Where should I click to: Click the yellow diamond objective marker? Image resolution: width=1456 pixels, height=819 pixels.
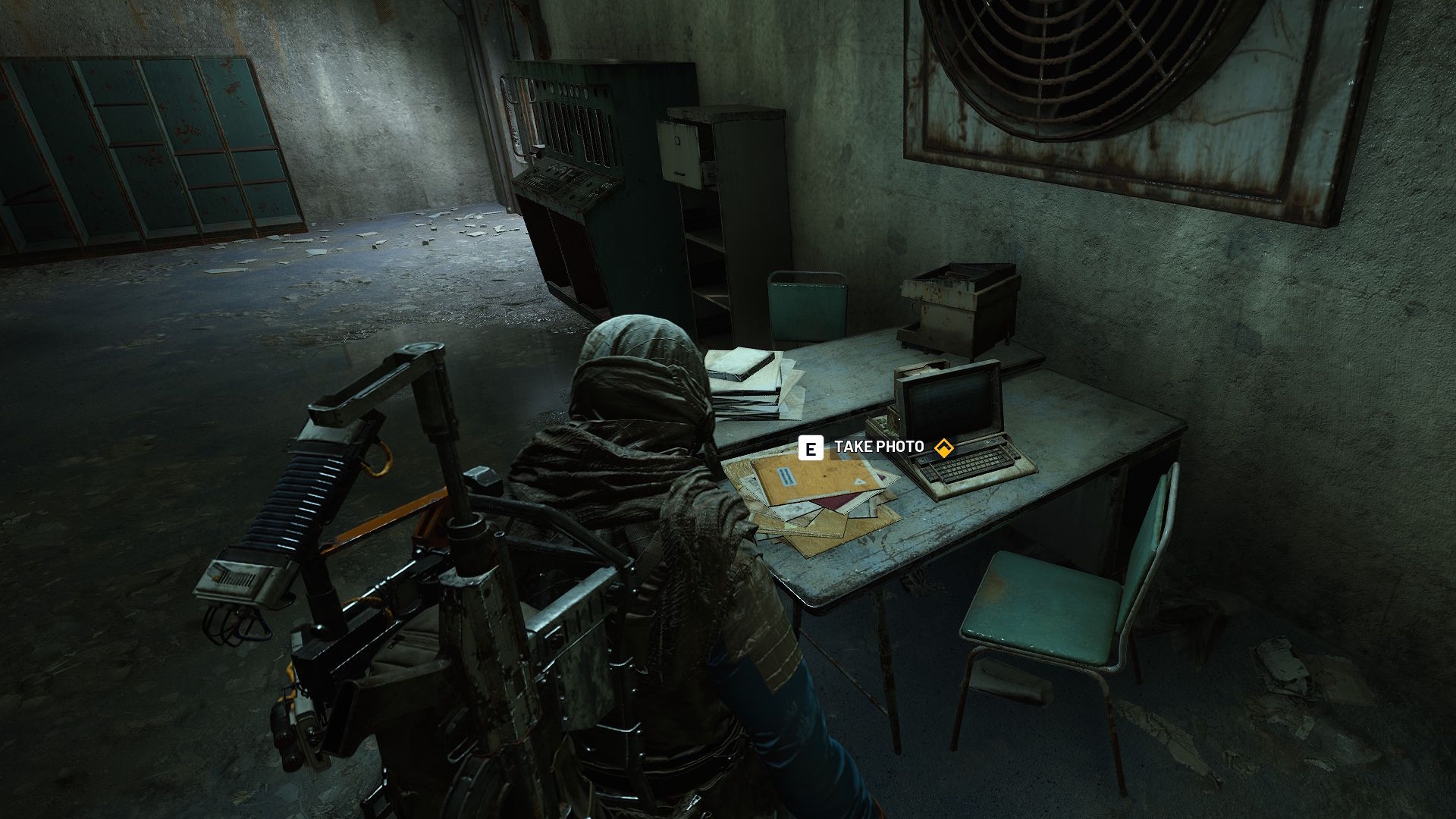click(x=943, y=448)
